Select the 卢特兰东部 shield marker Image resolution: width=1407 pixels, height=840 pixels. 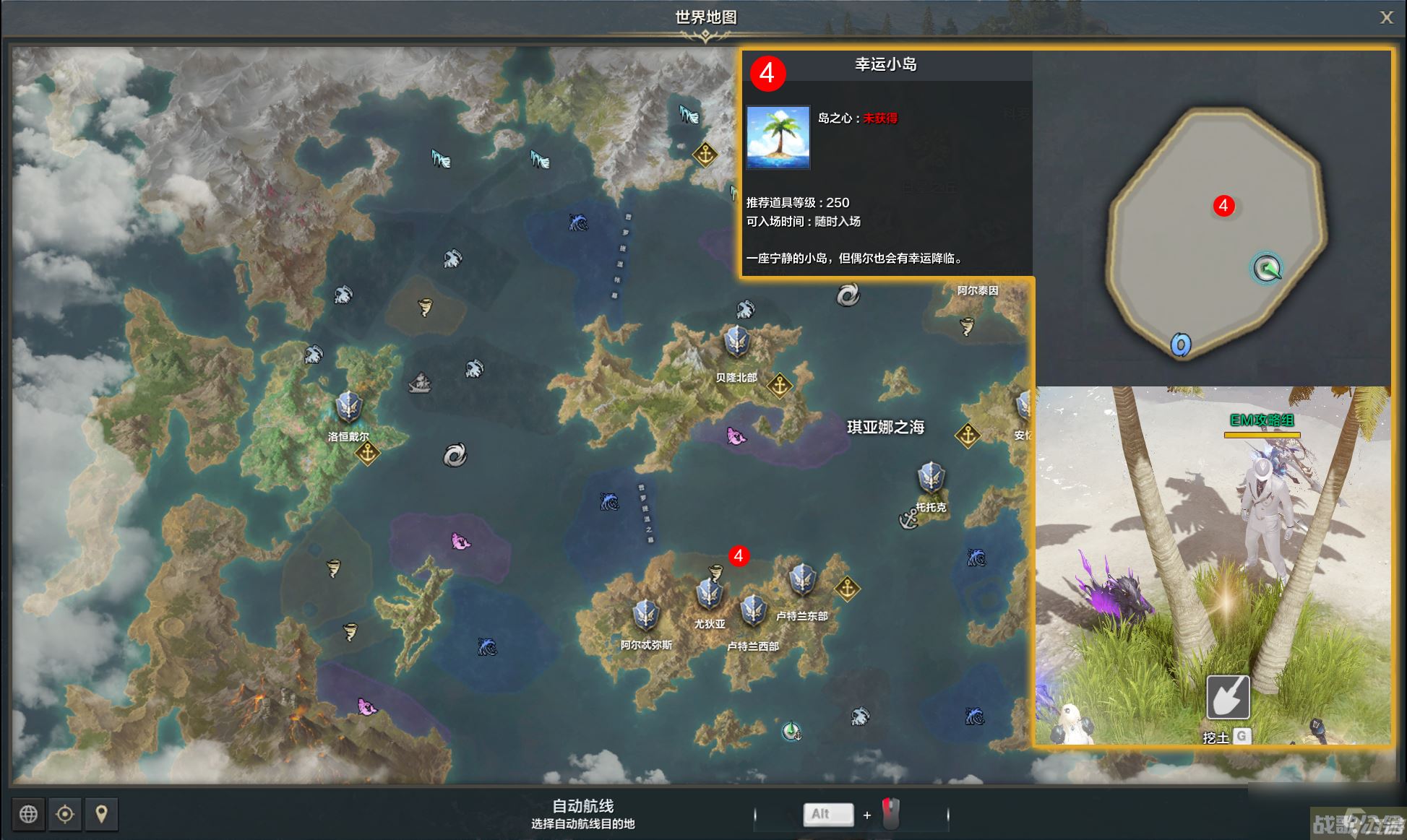tap(802, 579)
